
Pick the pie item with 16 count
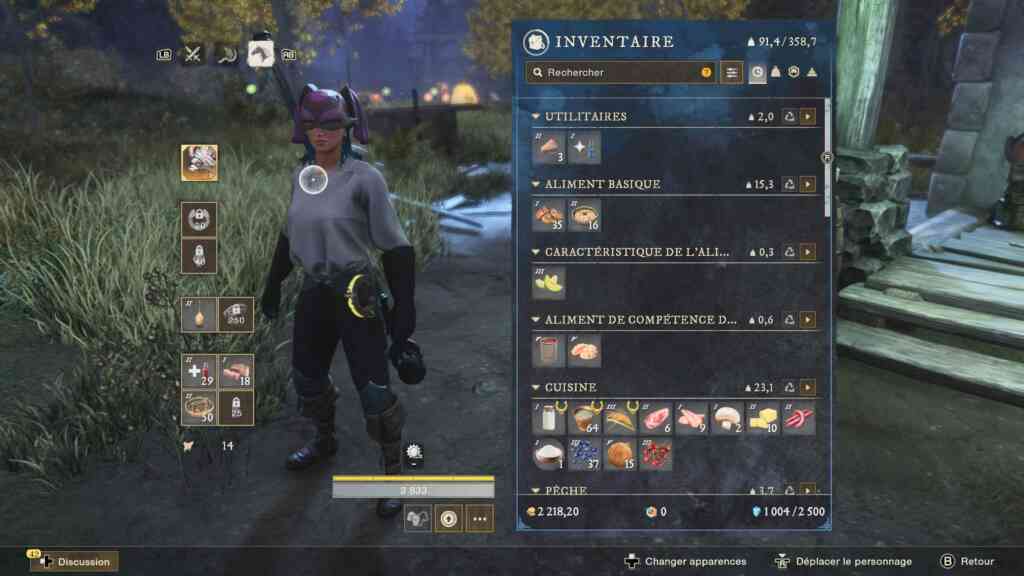click(584, 215)
